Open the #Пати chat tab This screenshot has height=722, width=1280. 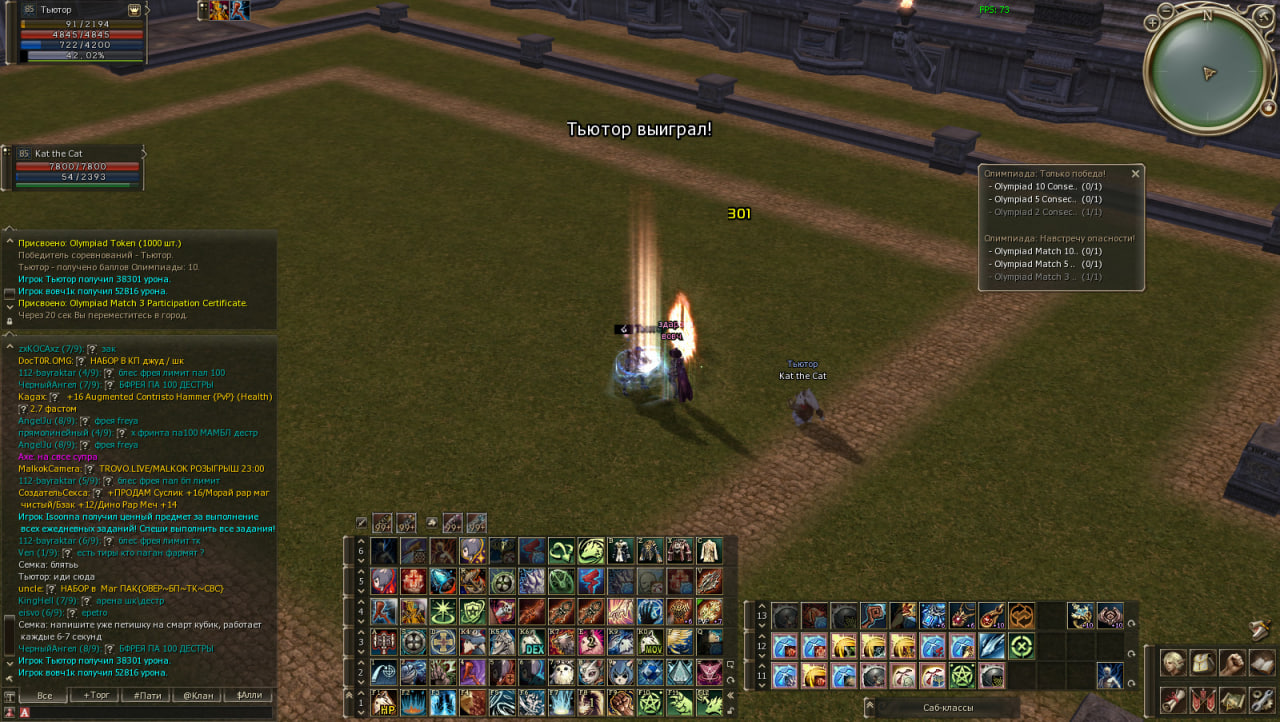point(147,695)
